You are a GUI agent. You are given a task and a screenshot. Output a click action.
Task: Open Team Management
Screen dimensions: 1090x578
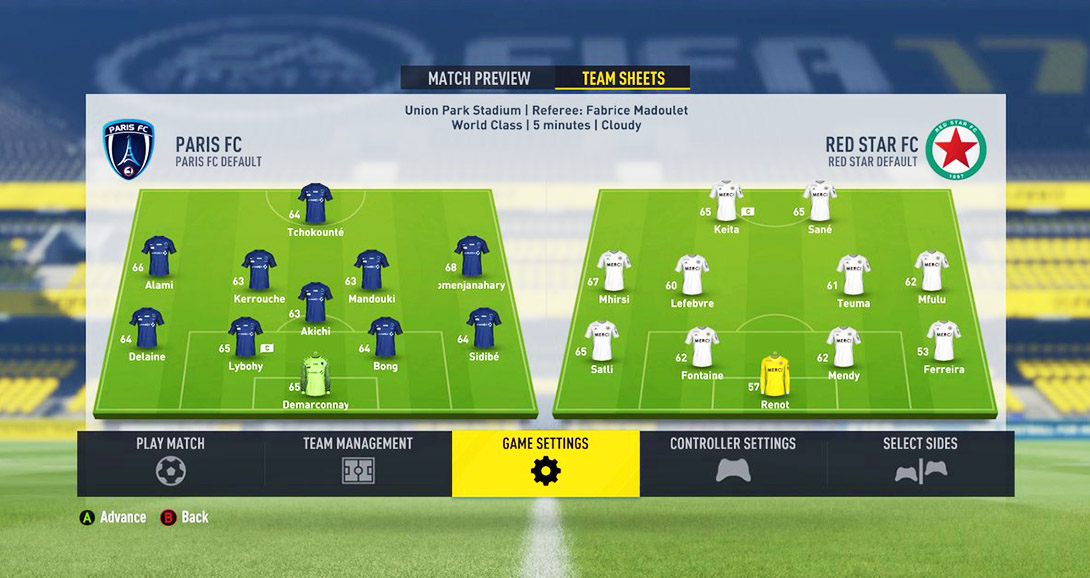(x=358, y=463)
